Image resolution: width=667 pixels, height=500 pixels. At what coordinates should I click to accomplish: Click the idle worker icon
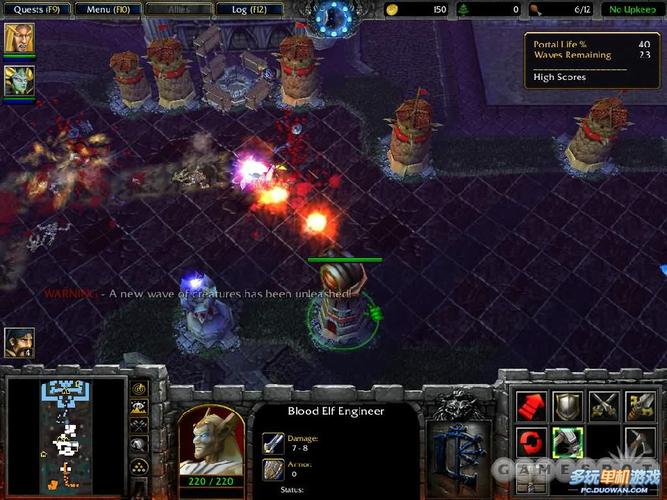18,343
